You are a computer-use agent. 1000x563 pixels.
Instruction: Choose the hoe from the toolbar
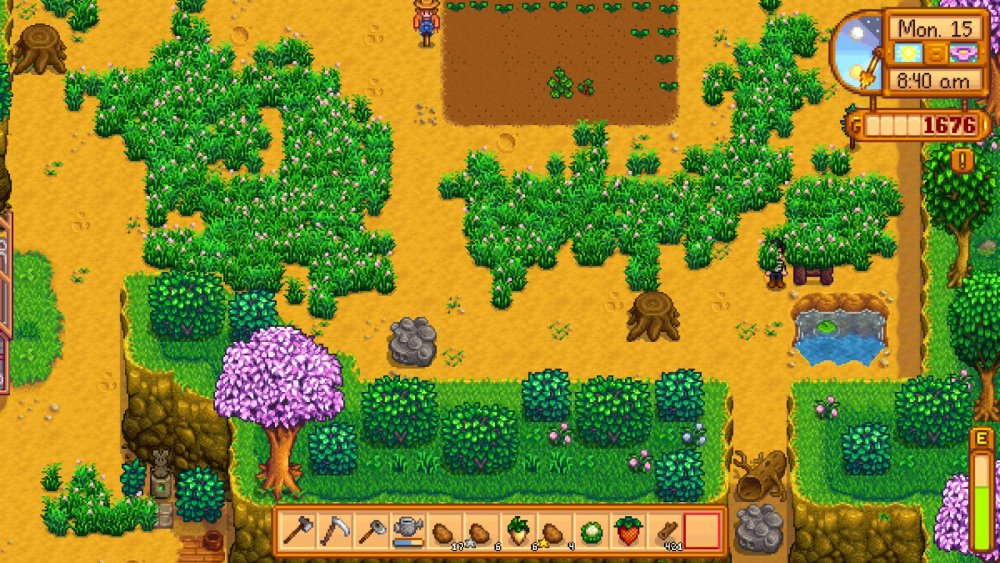pos(370,530)
